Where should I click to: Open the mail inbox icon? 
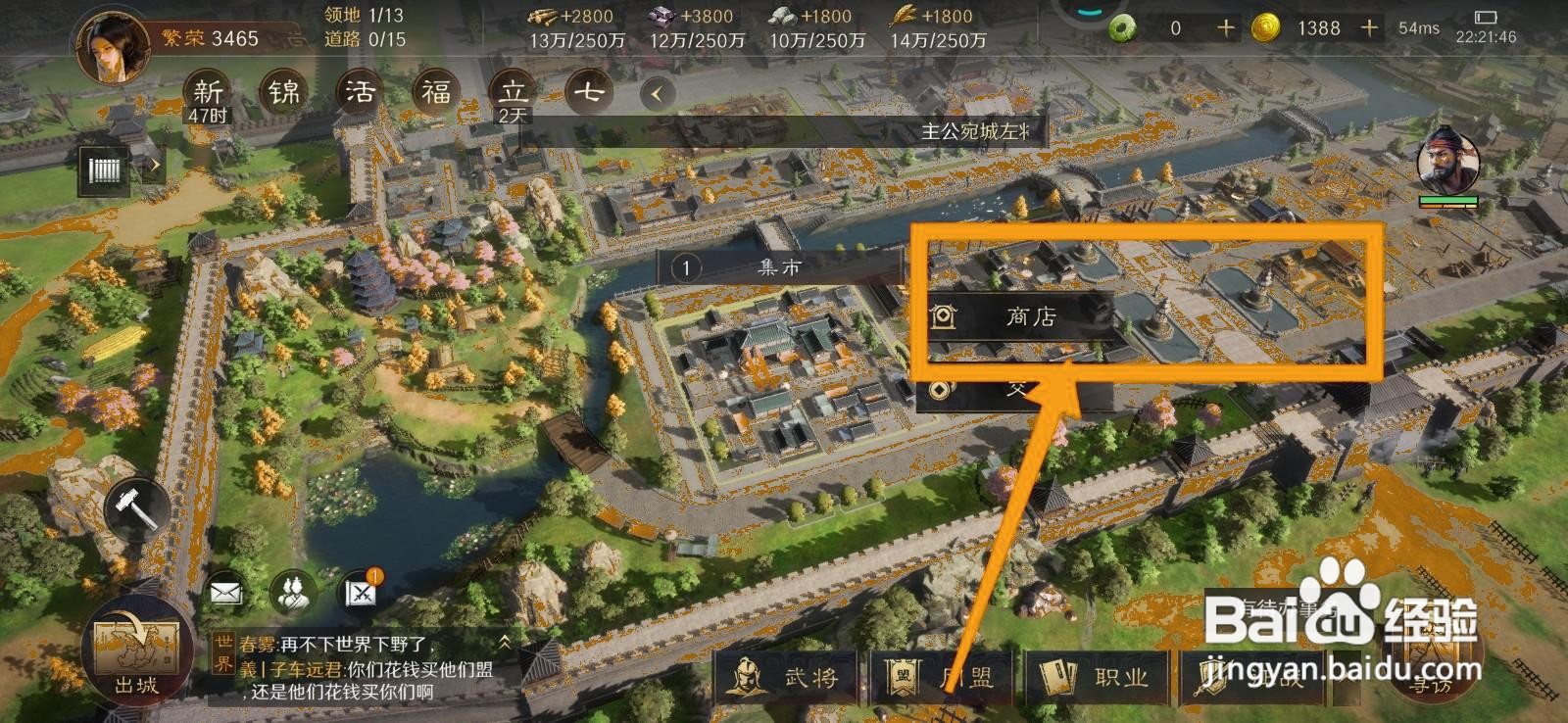tap(225, 592)
